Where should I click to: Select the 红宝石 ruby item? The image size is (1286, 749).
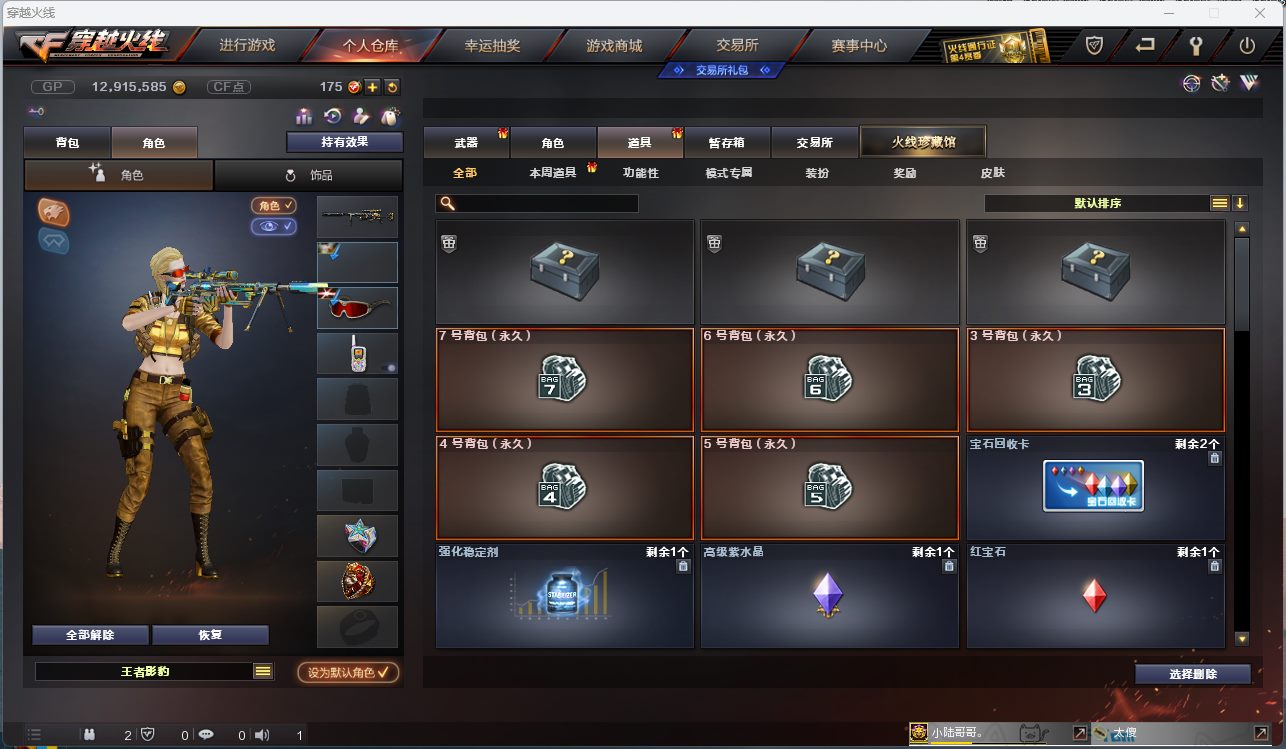(x=1095, y=596)
